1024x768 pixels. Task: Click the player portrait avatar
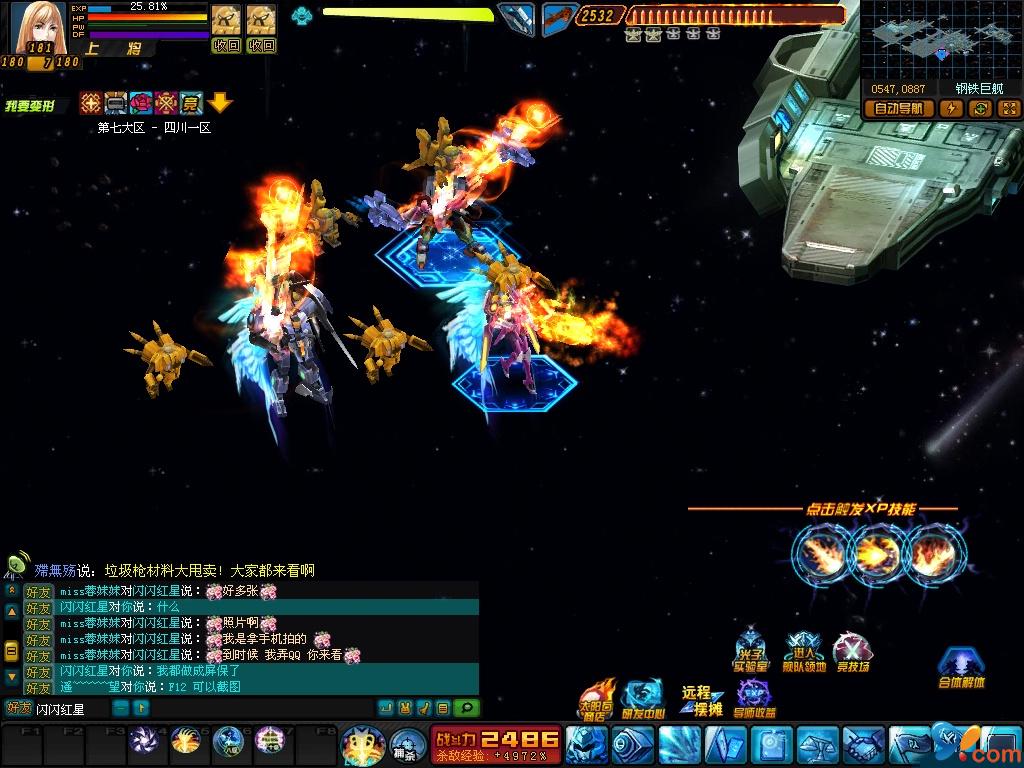(x=38, y=27)
